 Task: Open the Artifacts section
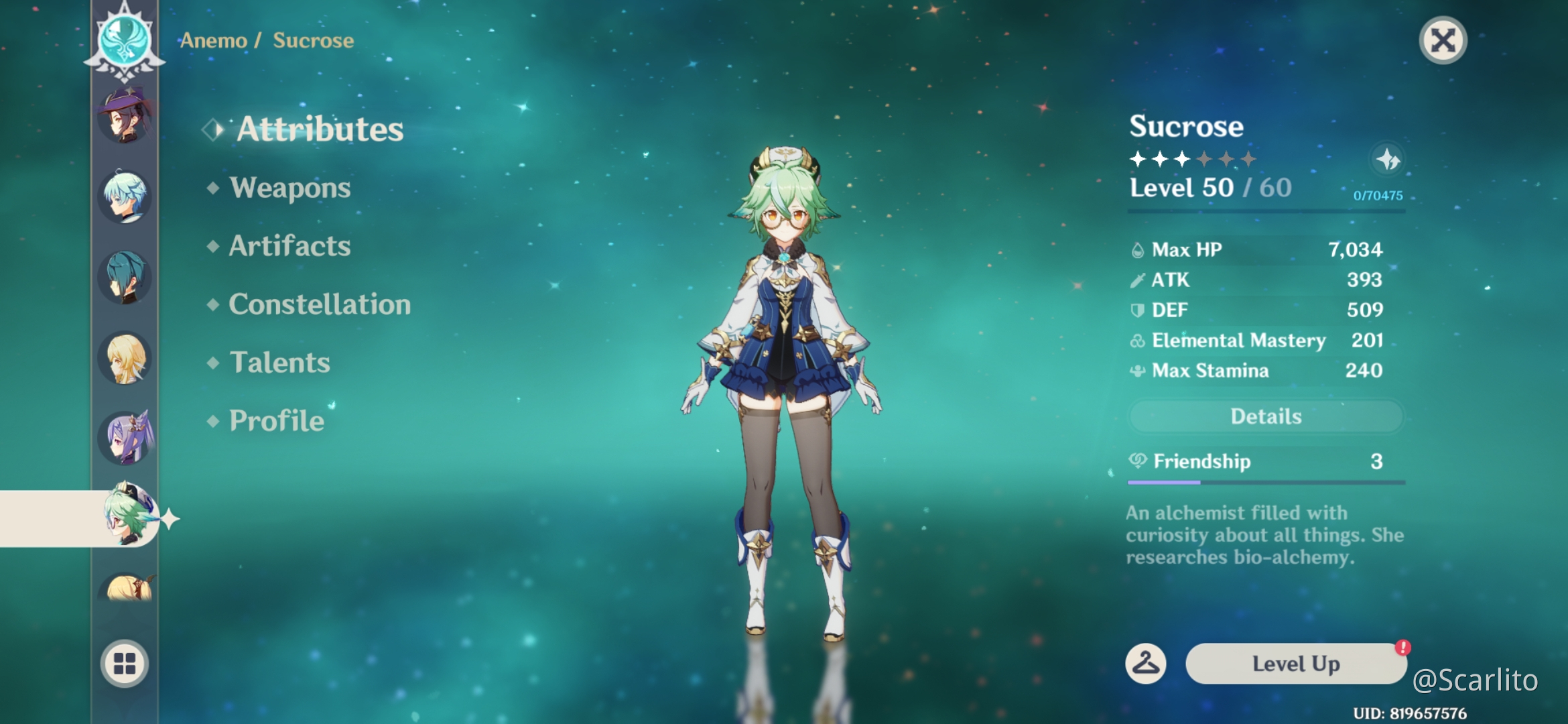coord(288,246)
